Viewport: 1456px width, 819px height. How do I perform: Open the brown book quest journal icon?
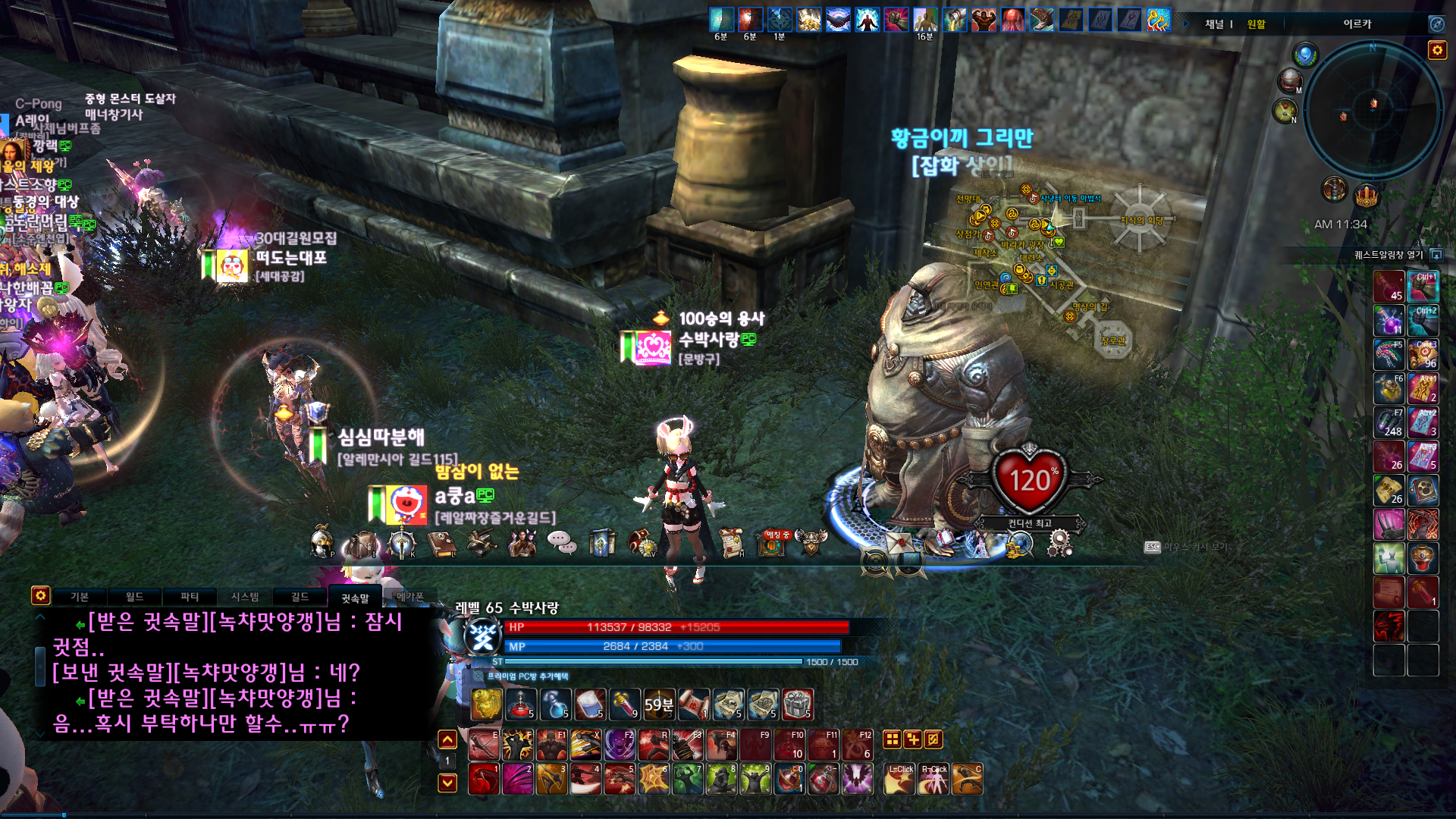(441, 544)
